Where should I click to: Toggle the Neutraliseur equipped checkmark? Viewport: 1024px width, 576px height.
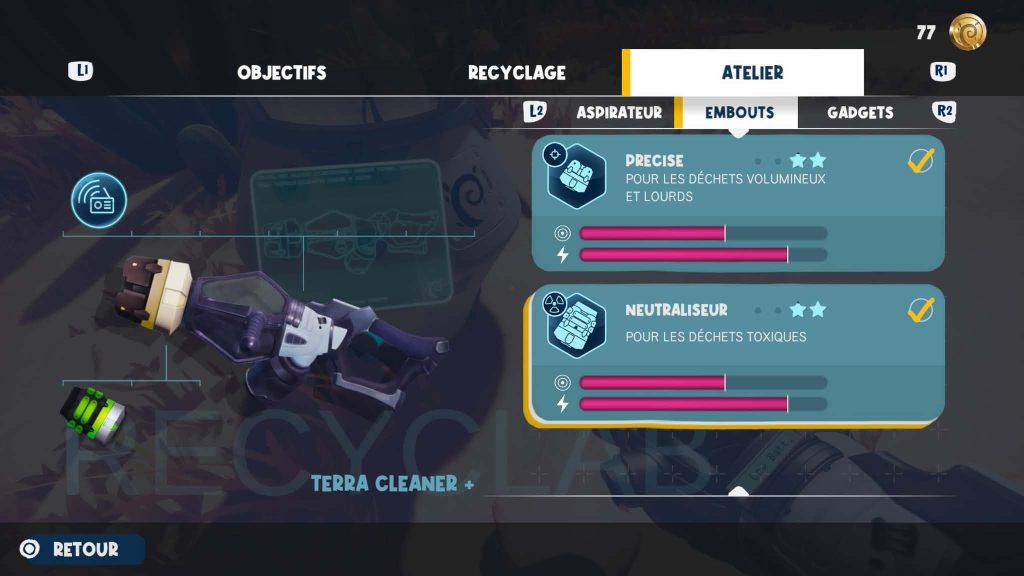pyautogui.click(x=920, y=310)
